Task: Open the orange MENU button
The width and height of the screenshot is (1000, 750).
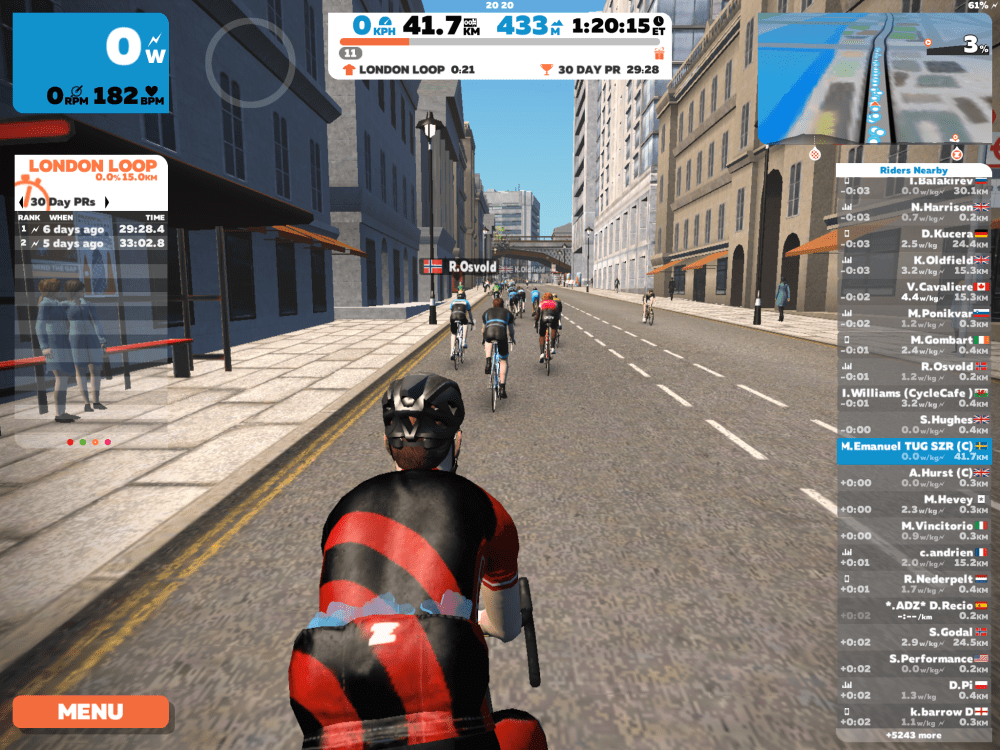Action: tap(90, 712)
